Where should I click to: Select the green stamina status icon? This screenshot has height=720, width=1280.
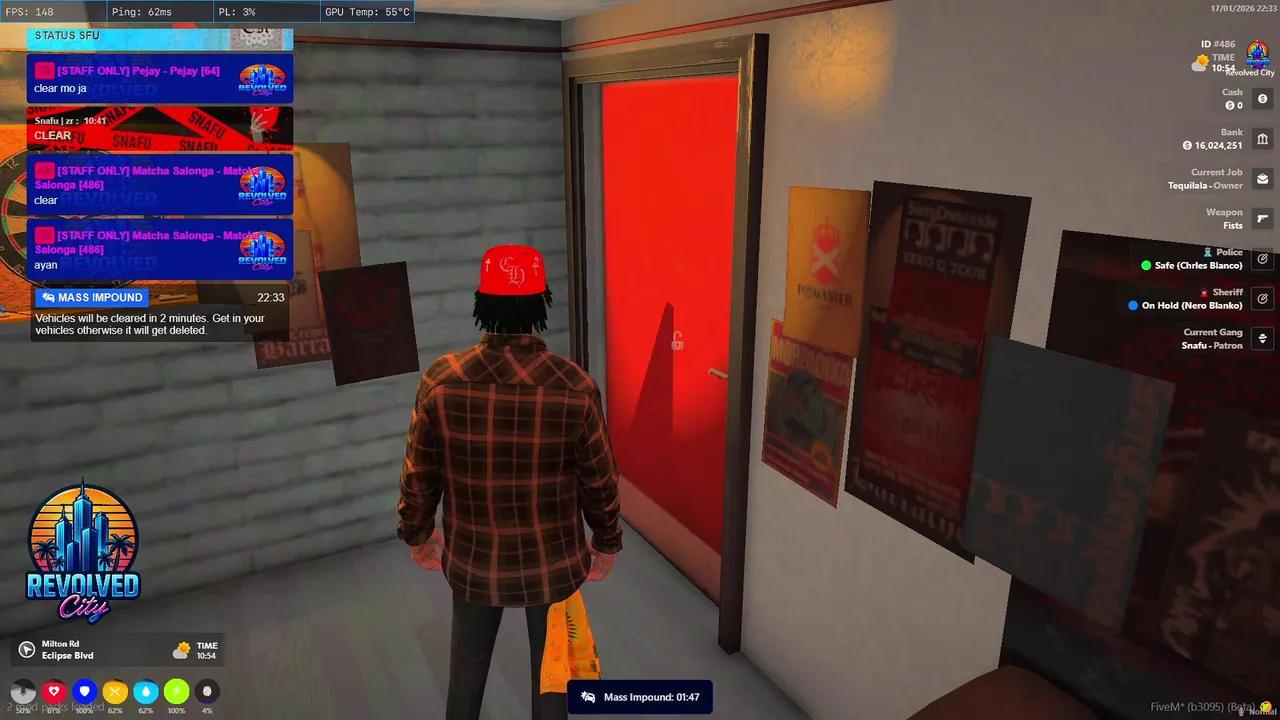coord(176,690)
